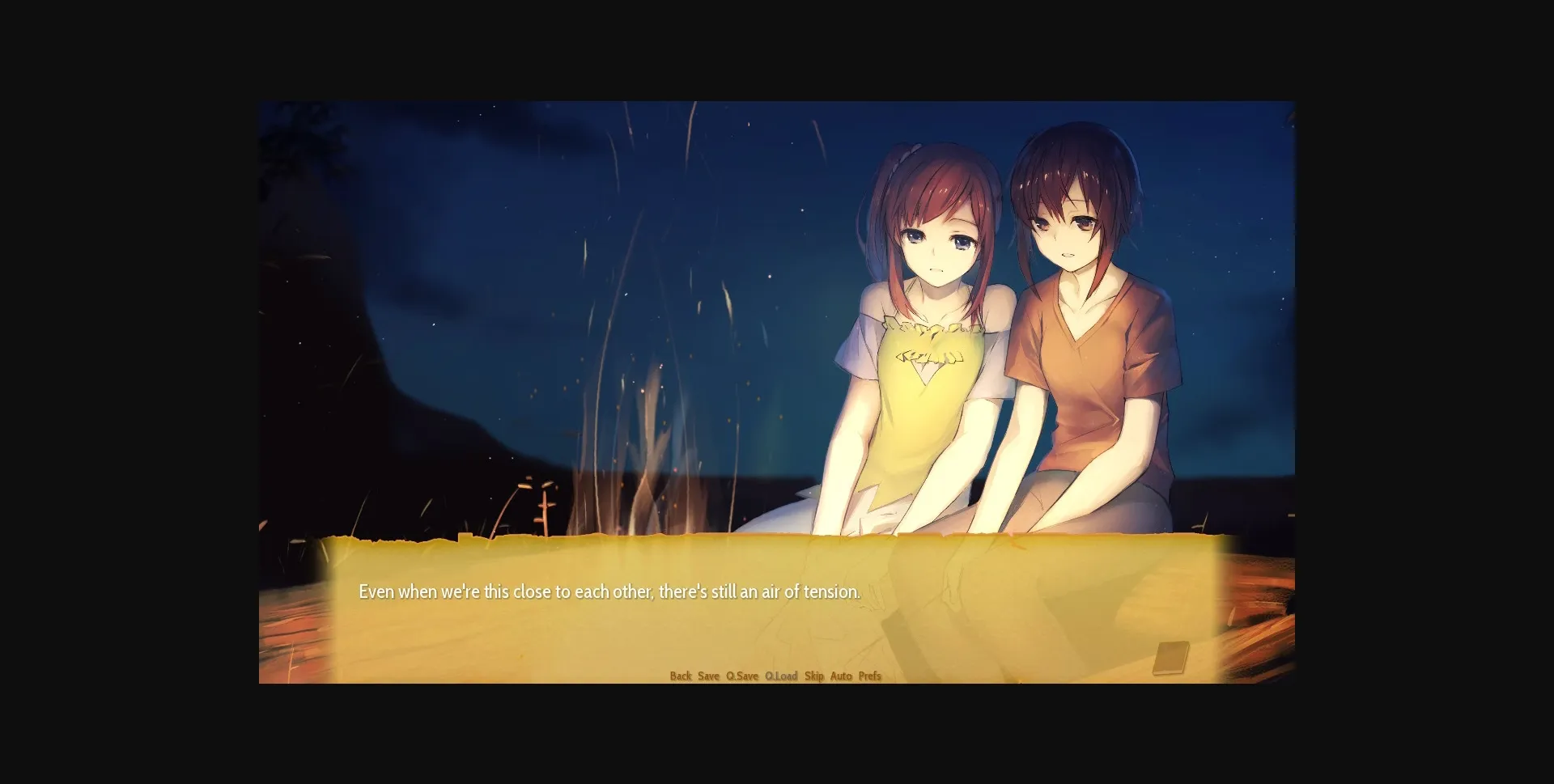Quick-save using Q.Save
Viewport: 1554px width, 784px height.
[741, 676]
